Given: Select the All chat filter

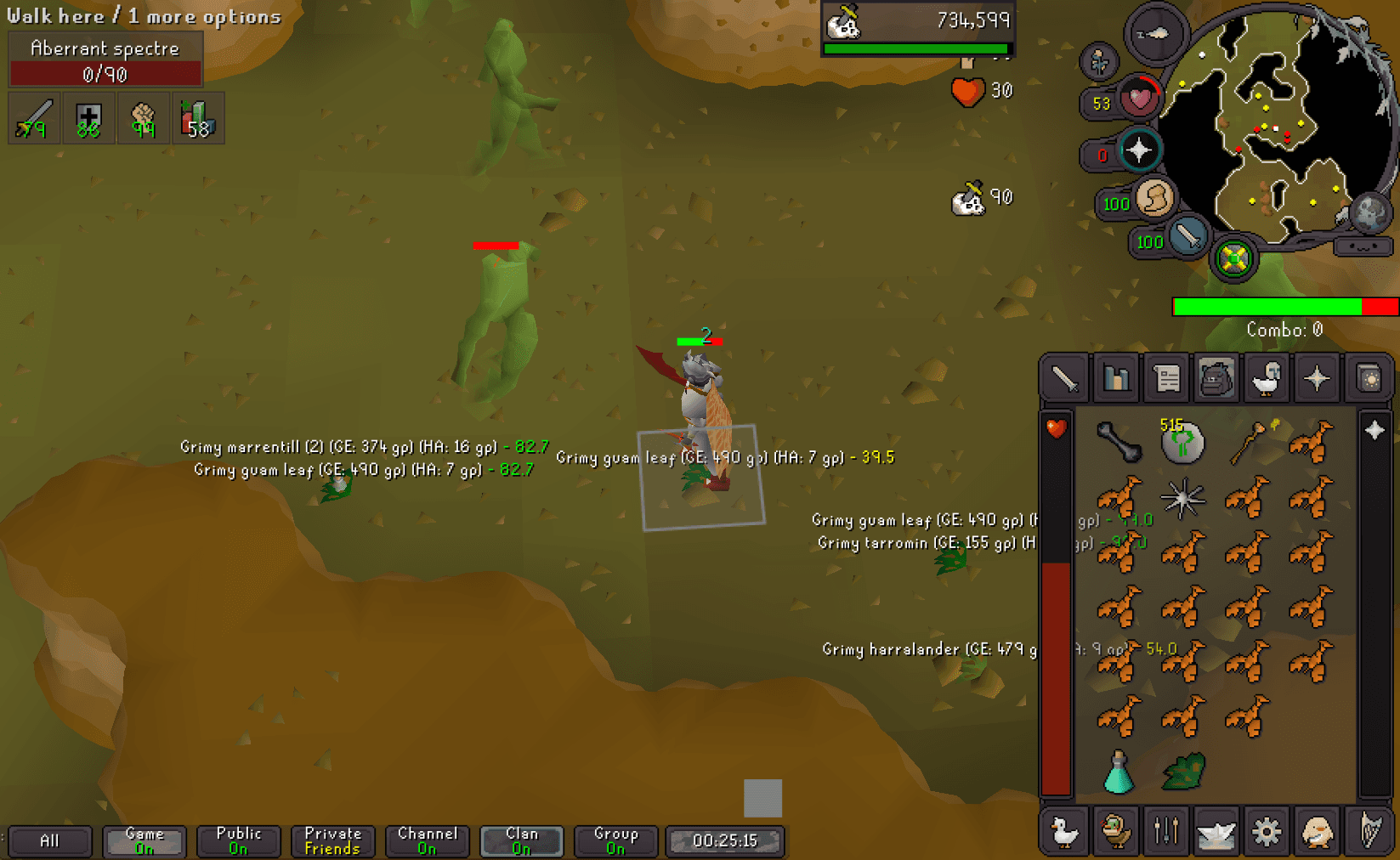Looking at the screenshot, I should pyautogui.click(x=48, y=840).
